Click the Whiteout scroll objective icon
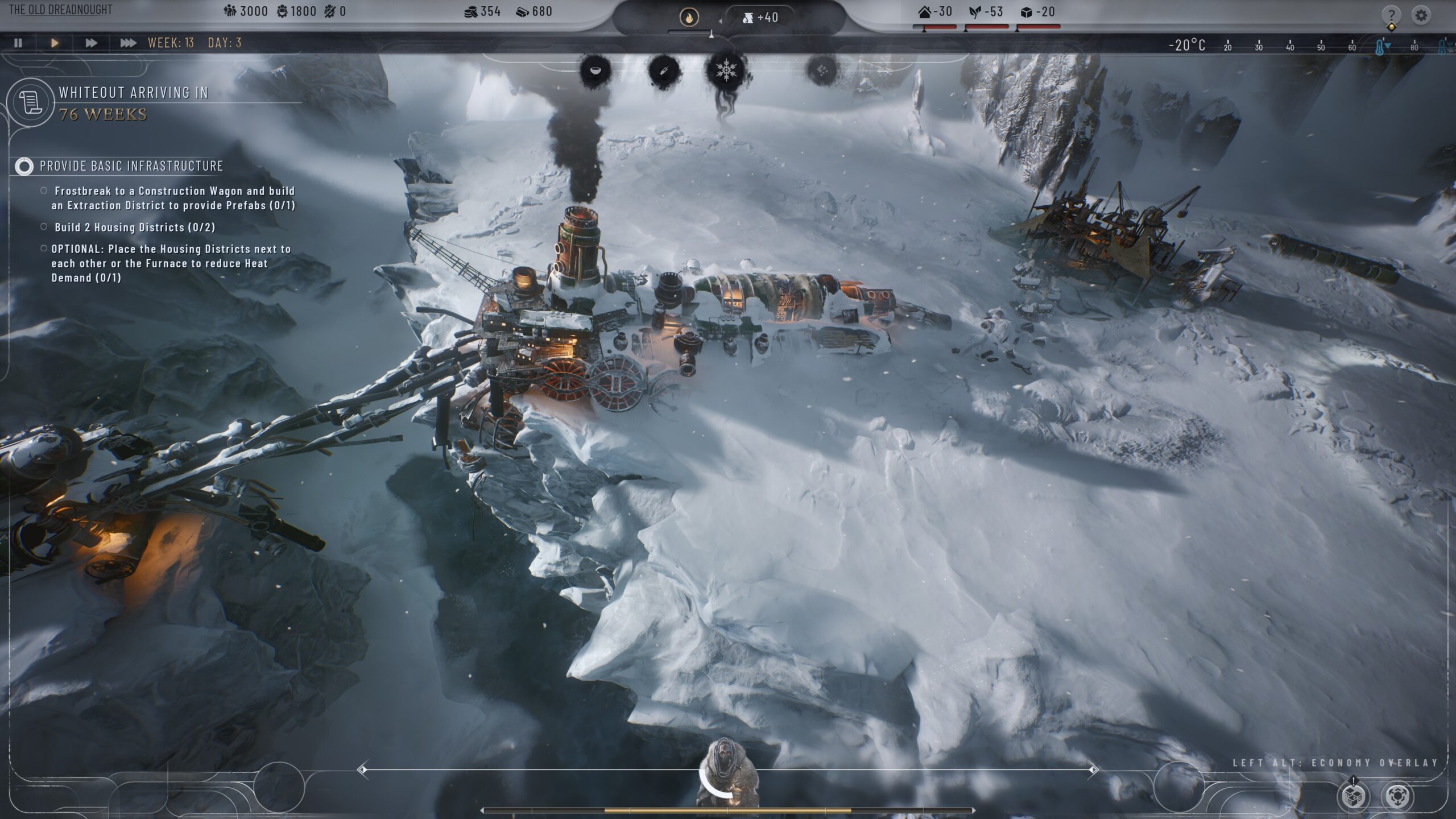Image resolution: width=1456 pixels, height=819 pixels. (x=31, y=103)
